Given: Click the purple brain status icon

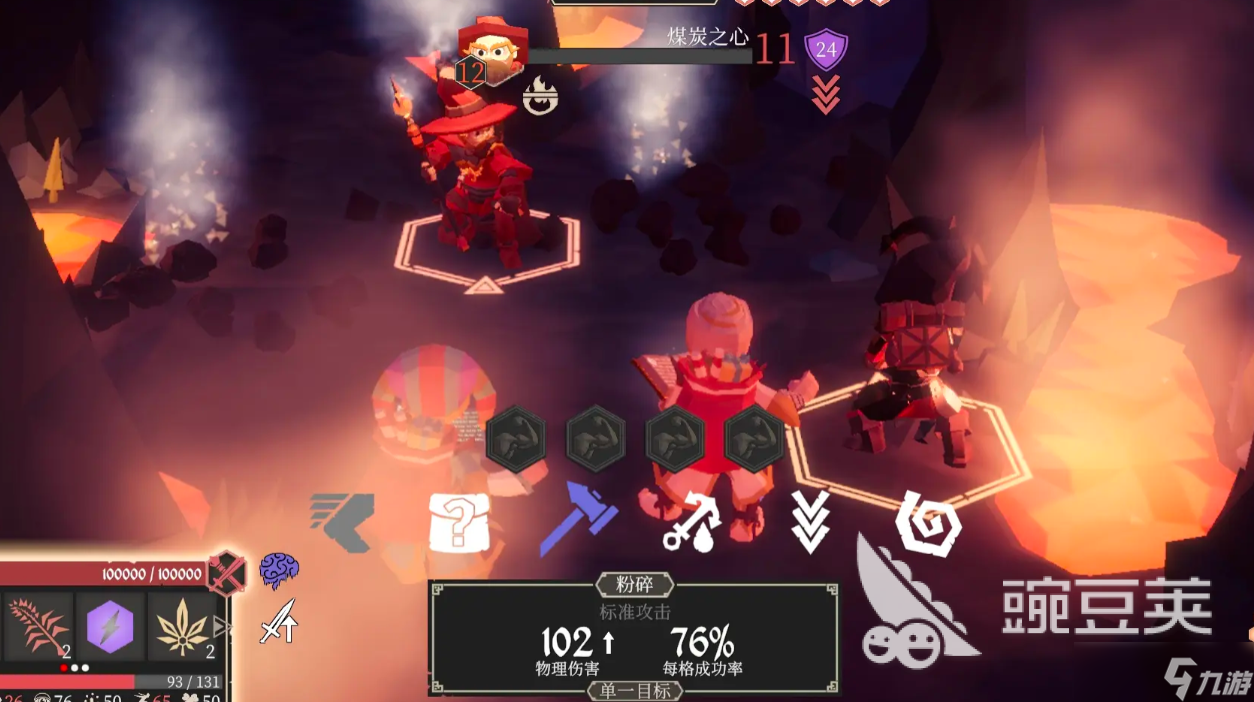Looking at the screenshot, I should click(x=279, y=570).
